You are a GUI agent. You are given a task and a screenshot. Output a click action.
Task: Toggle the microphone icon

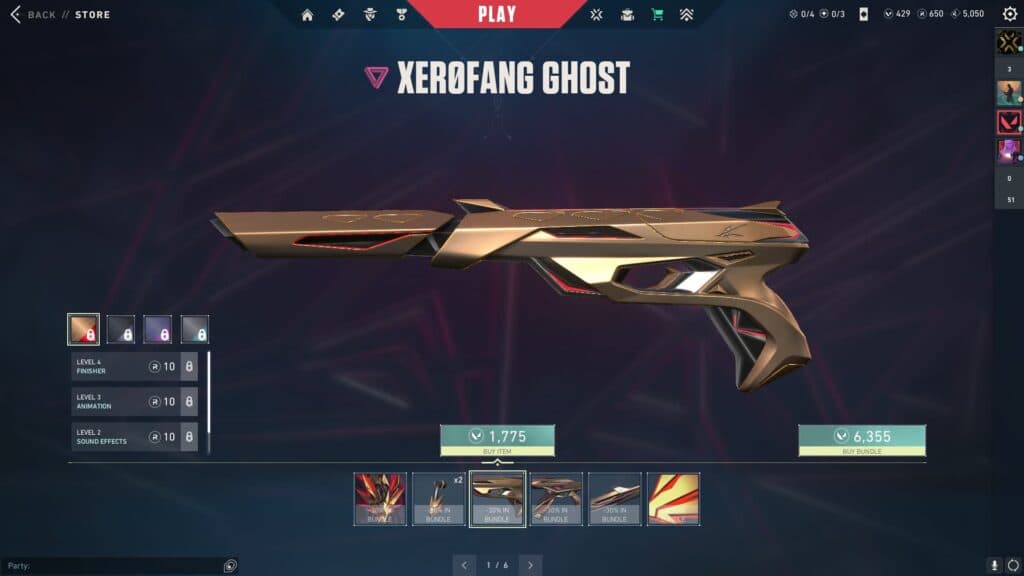[x=994, y=565]
